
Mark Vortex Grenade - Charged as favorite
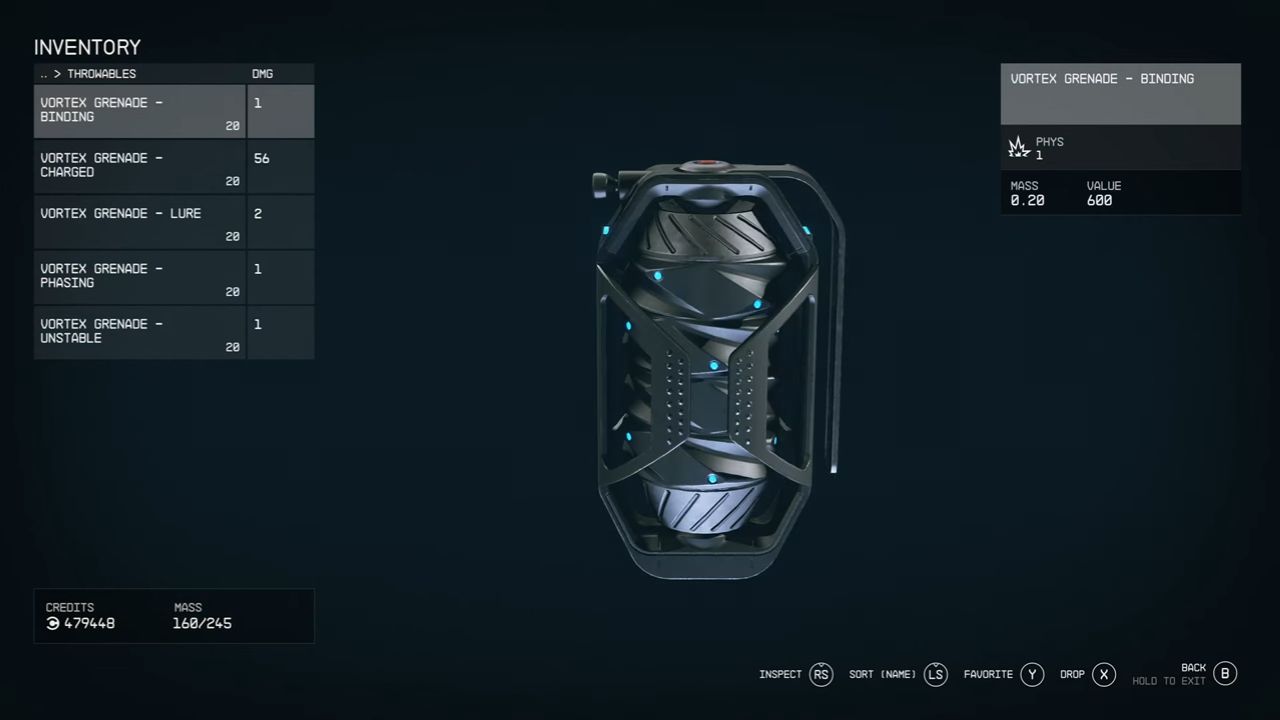tap(139, 165)
